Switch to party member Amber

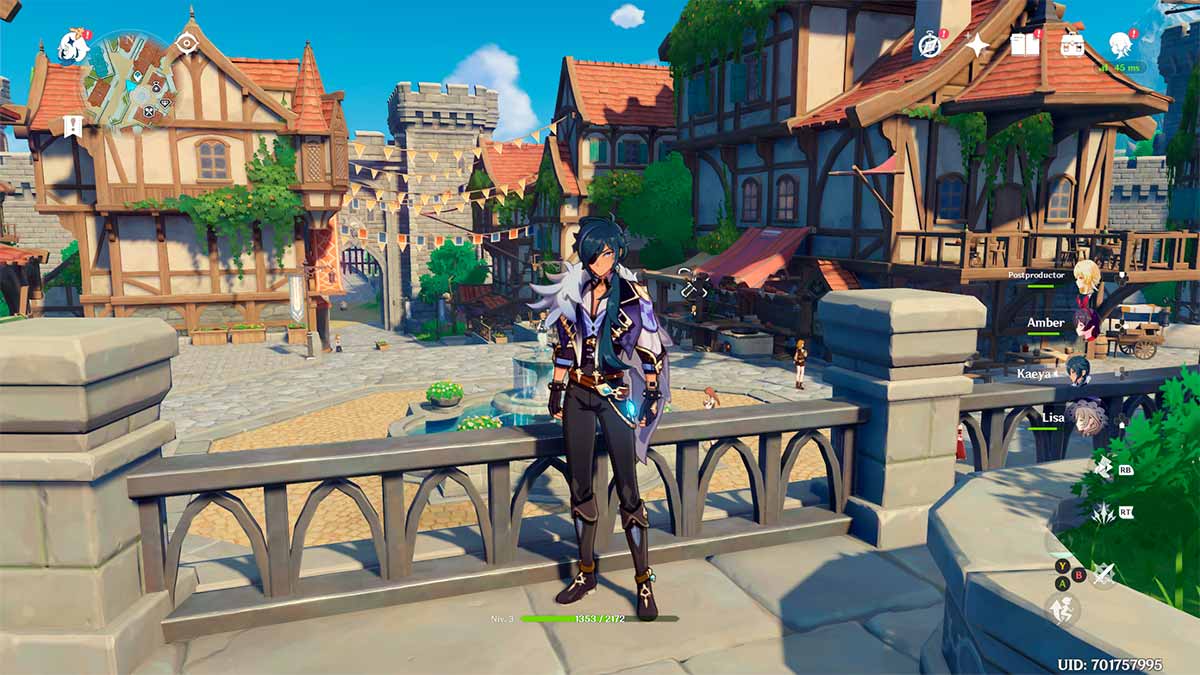(x=1086, y=324)
